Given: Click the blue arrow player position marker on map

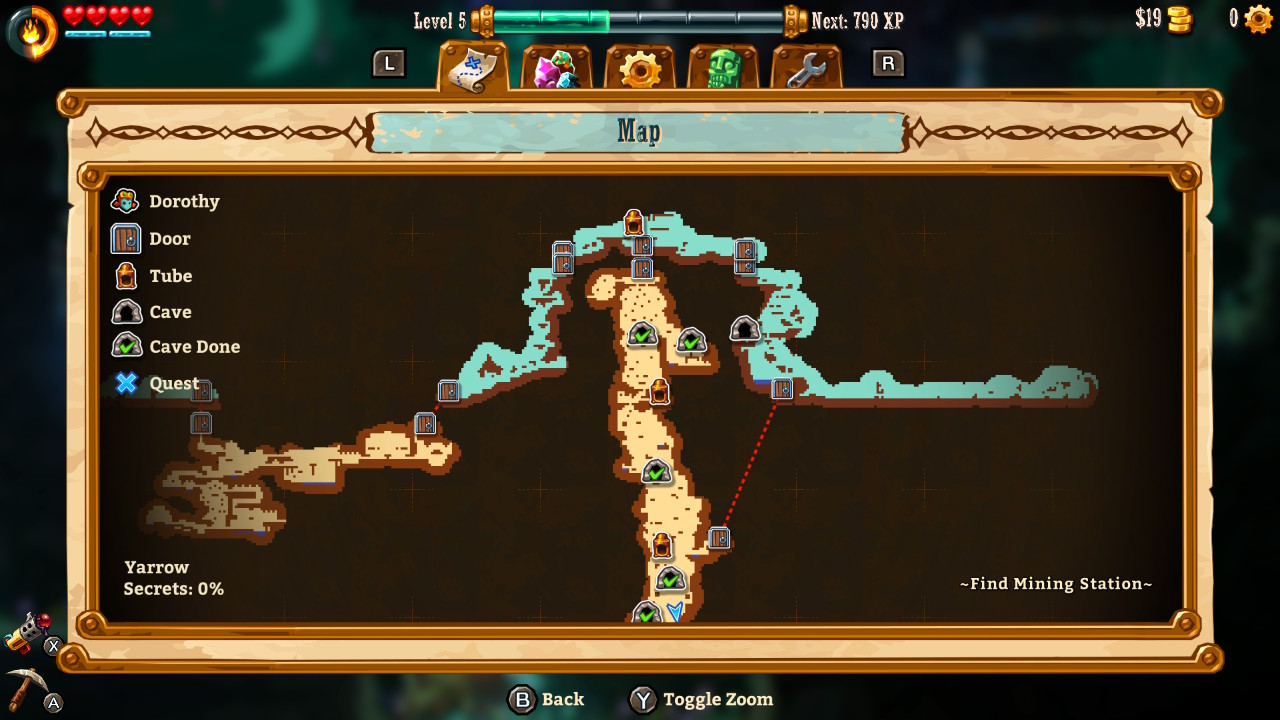Looking at the screenshot, I should [x=675, y=612].
